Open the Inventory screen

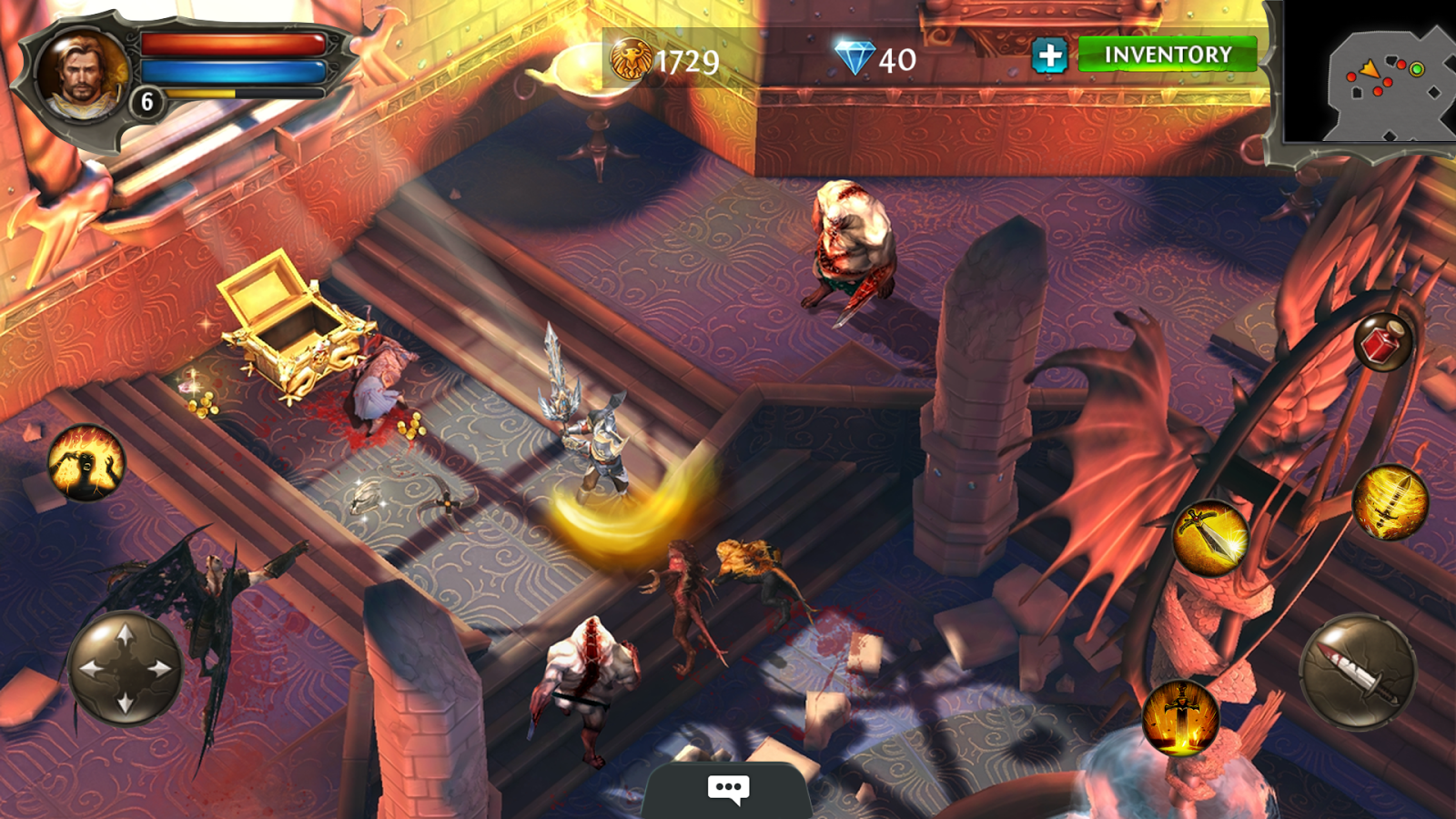tap(1168, 55)
